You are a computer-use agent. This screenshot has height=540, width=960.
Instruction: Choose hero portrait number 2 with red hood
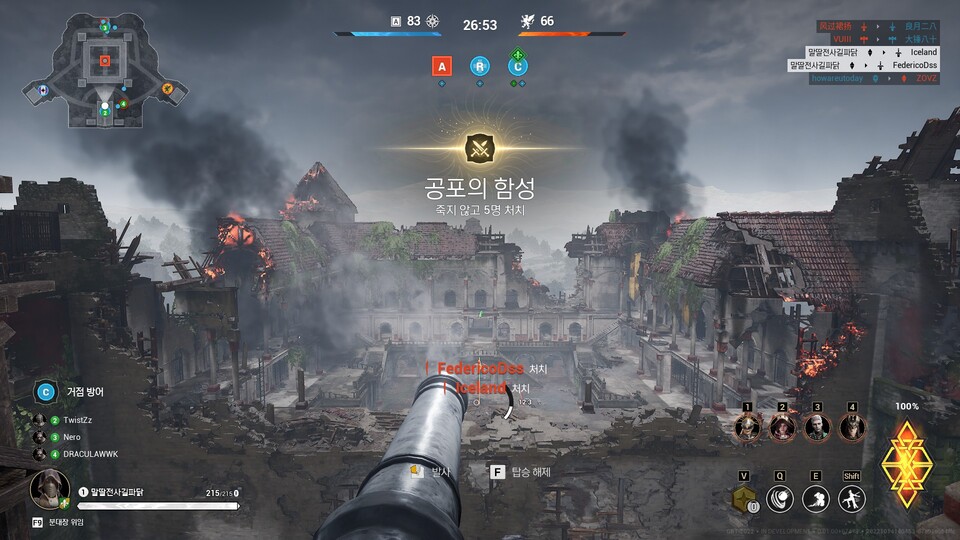[x=782, y=428]
